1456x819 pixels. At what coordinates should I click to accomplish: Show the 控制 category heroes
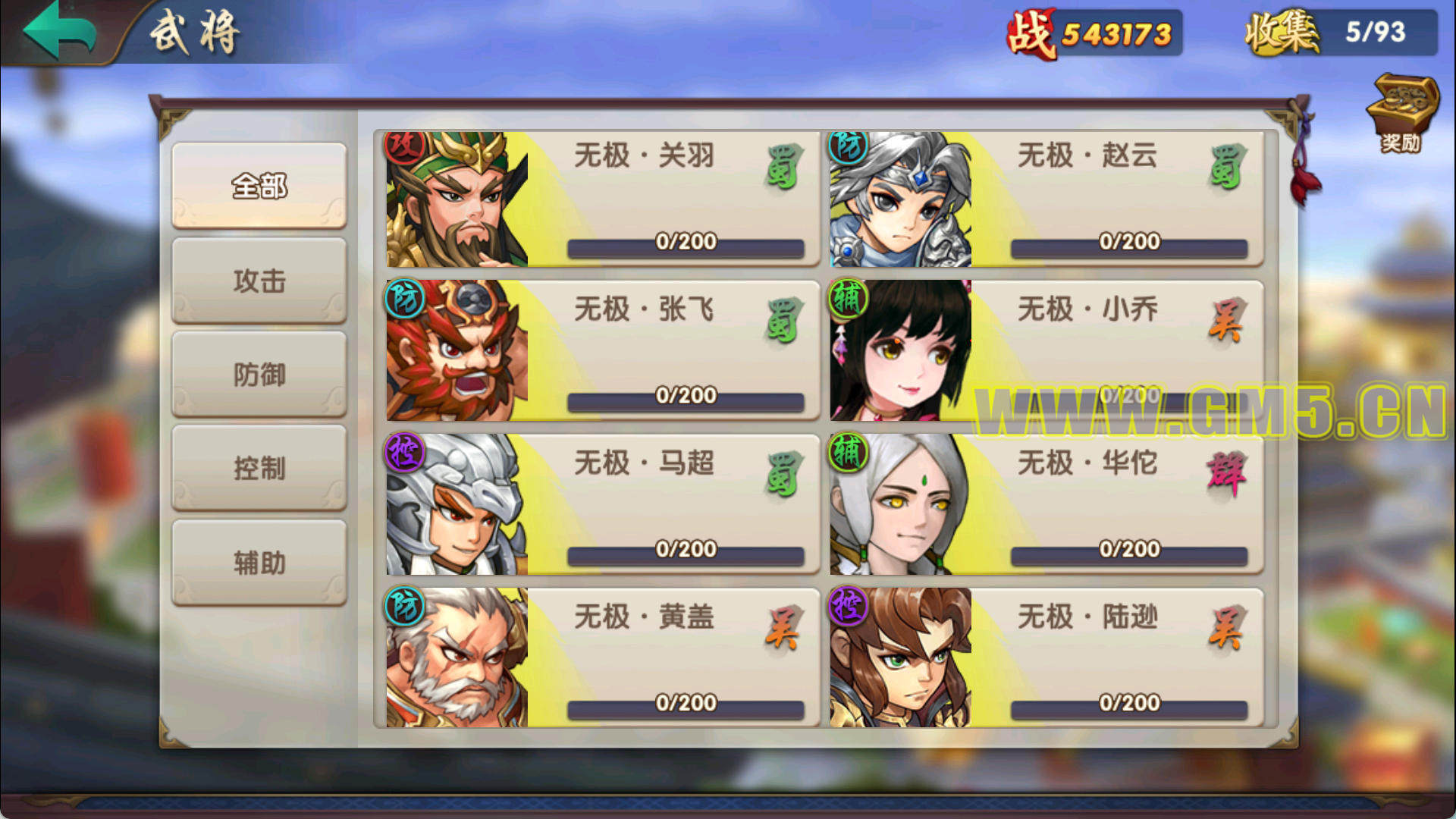[259, 469]
